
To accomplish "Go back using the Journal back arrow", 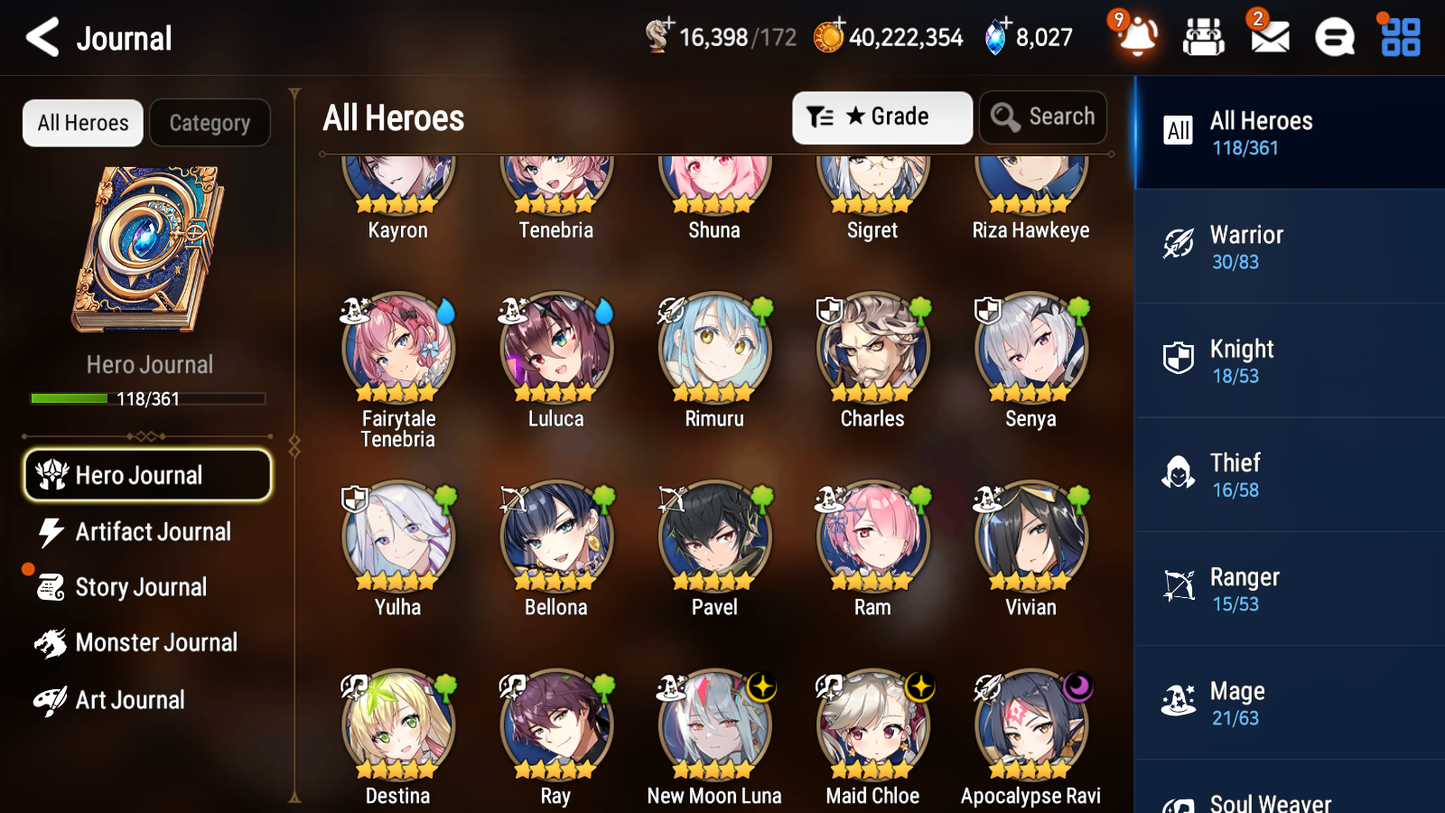I will [x=42, y=37].
